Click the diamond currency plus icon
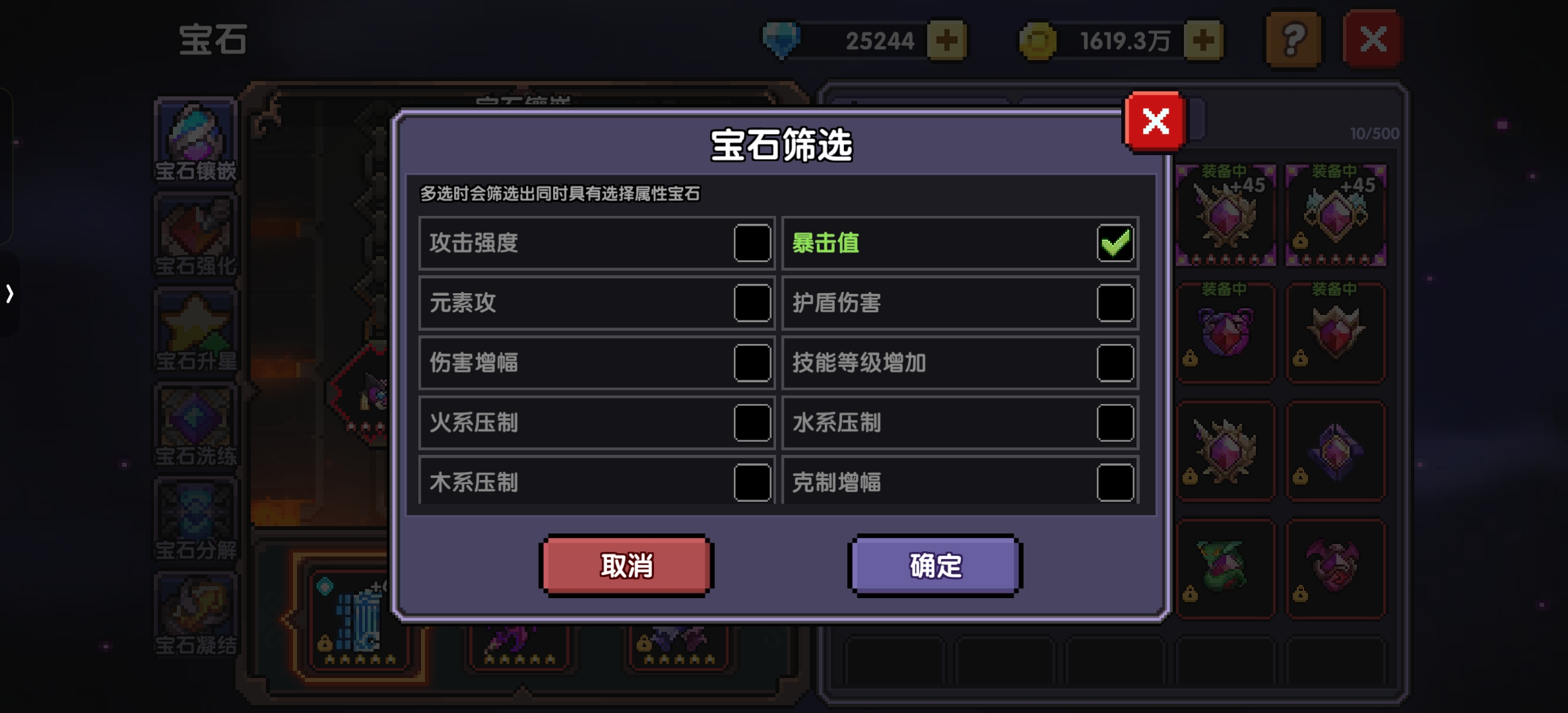 point(948,41)
